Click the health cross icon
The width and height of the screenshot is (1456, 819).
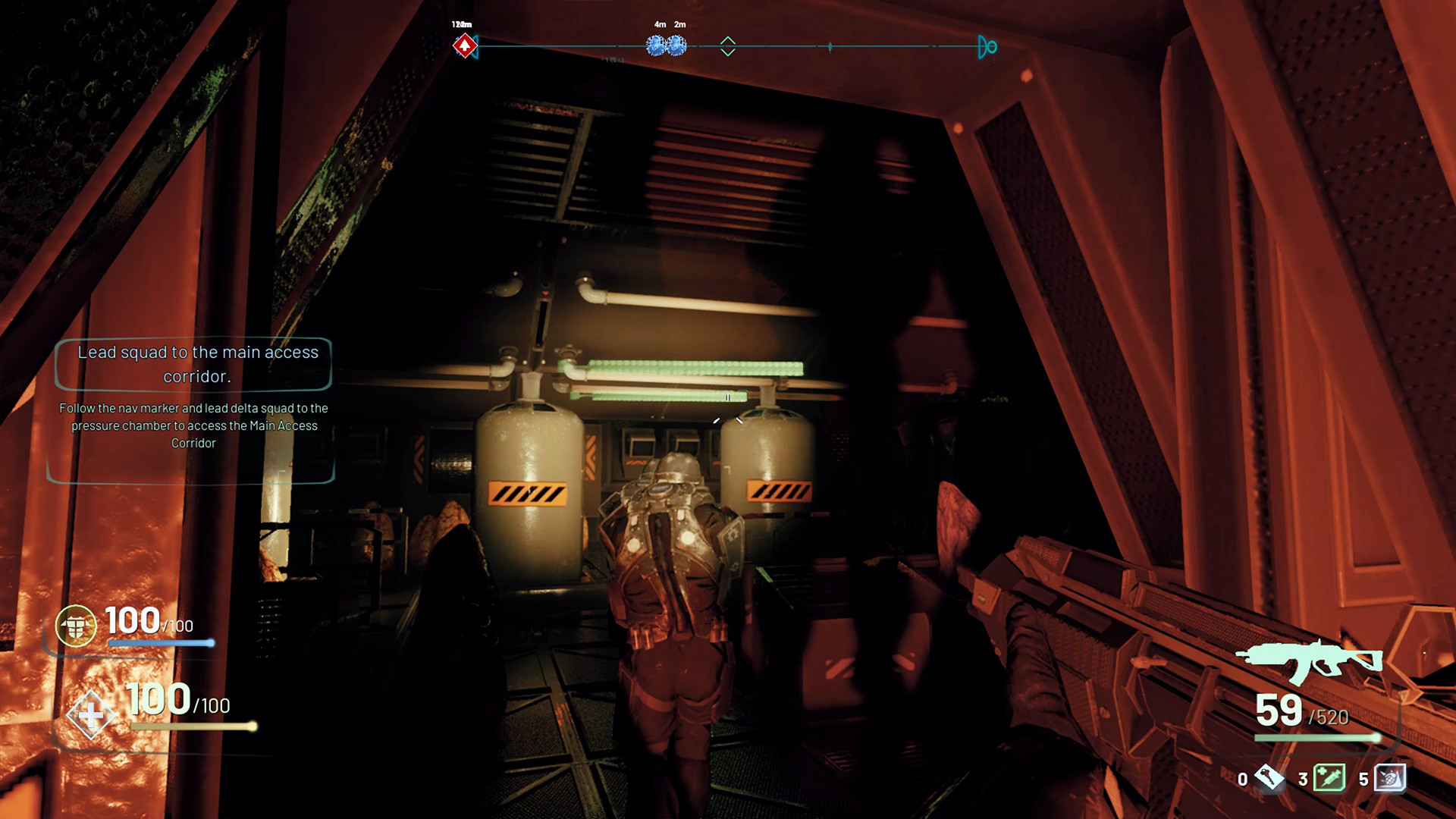90,714
